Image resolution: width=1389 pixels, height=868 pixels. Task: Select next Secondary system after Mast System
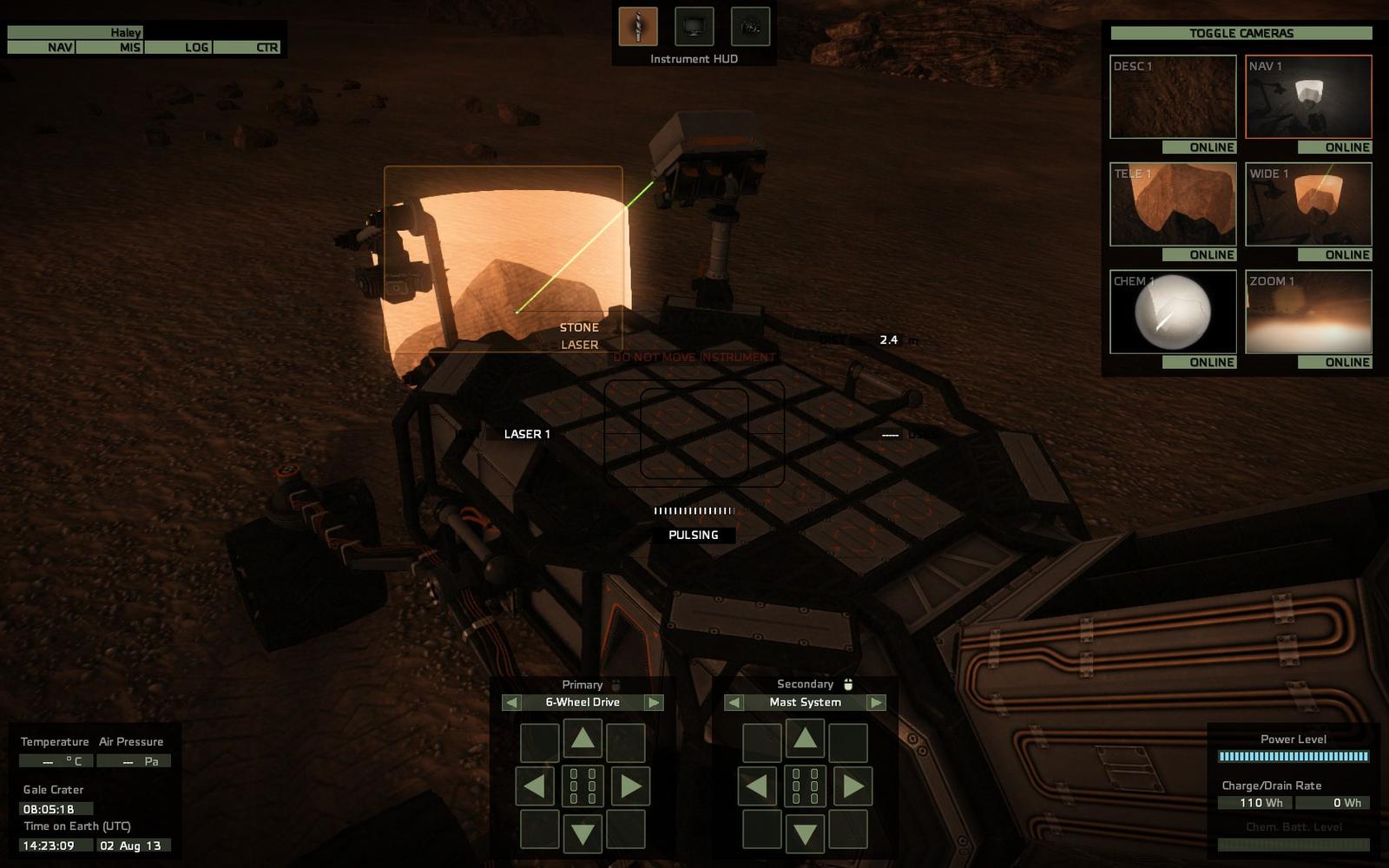876,702
